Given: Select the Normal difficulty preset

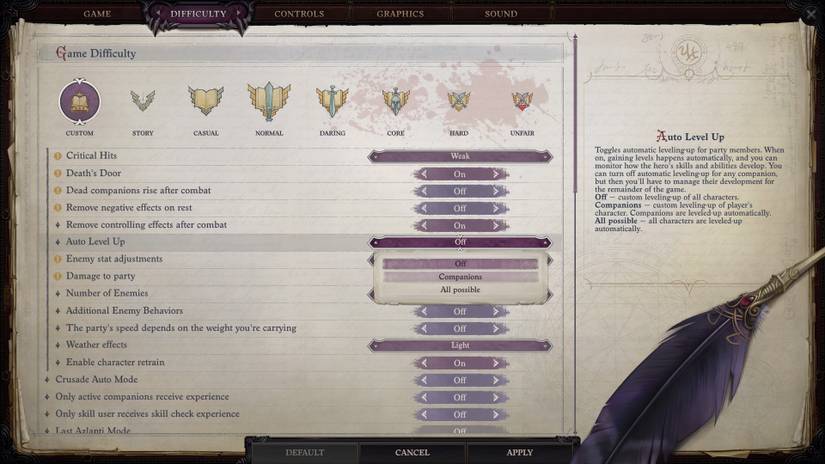Looking at the screenshot, I should tap(268, 102).
